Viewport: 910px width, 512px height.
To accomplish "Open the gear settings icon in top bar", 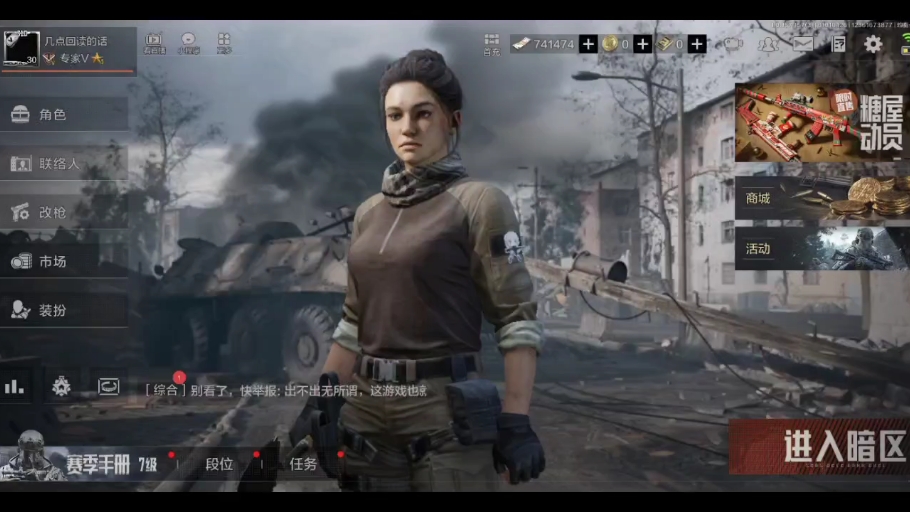I will pos(873,44).
